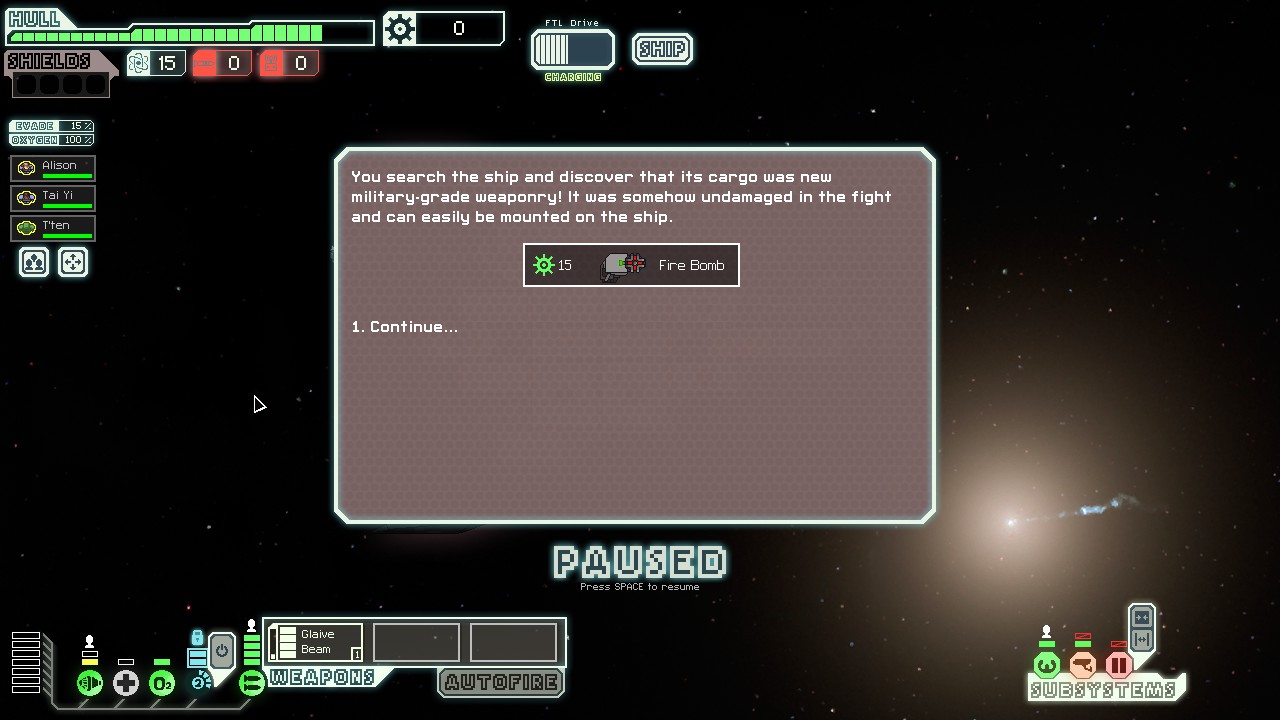Click the three-crew-silhouettes stations button

(34, 262)
